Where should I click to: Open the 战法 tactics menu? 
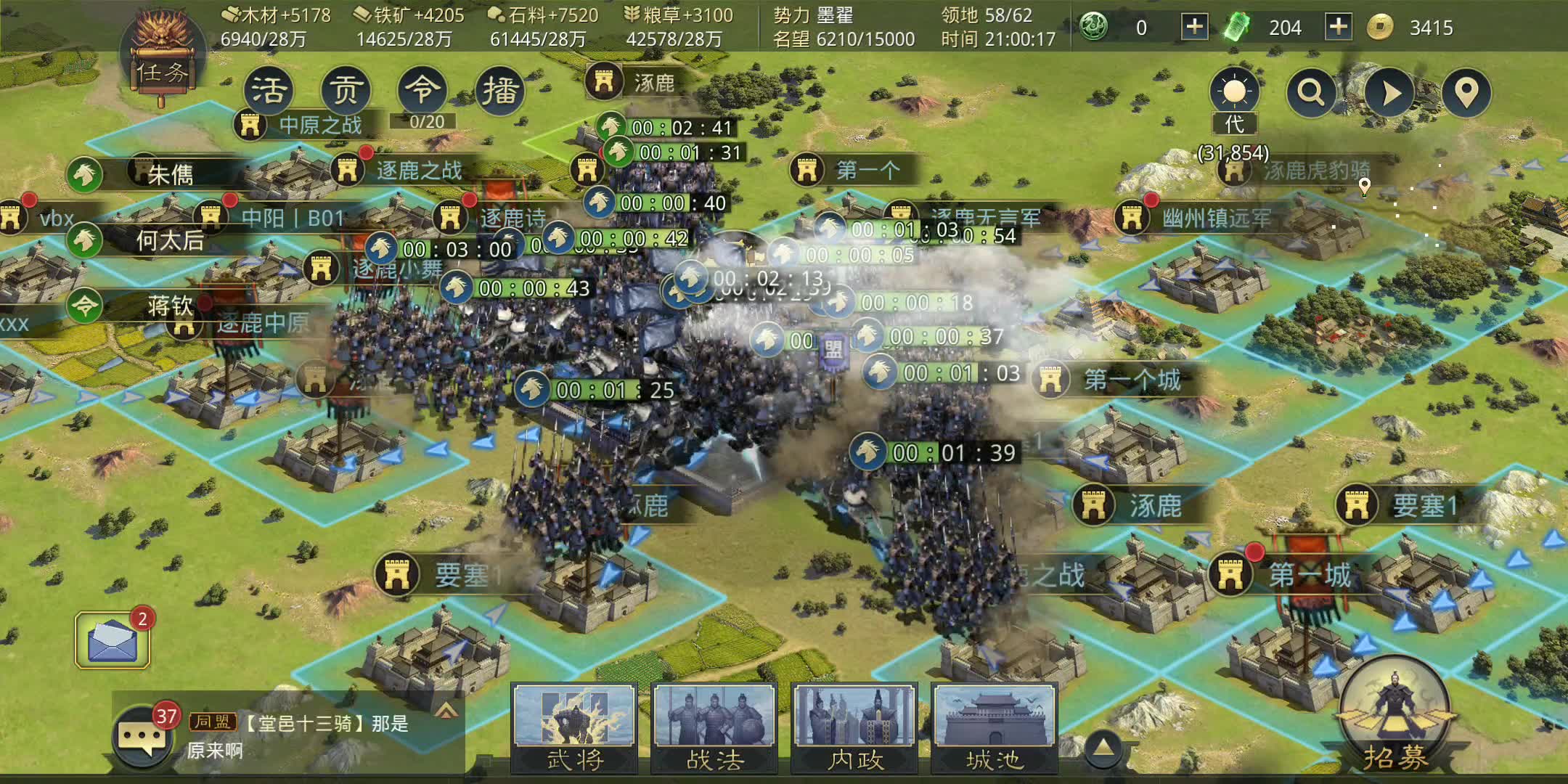(714, 727)
